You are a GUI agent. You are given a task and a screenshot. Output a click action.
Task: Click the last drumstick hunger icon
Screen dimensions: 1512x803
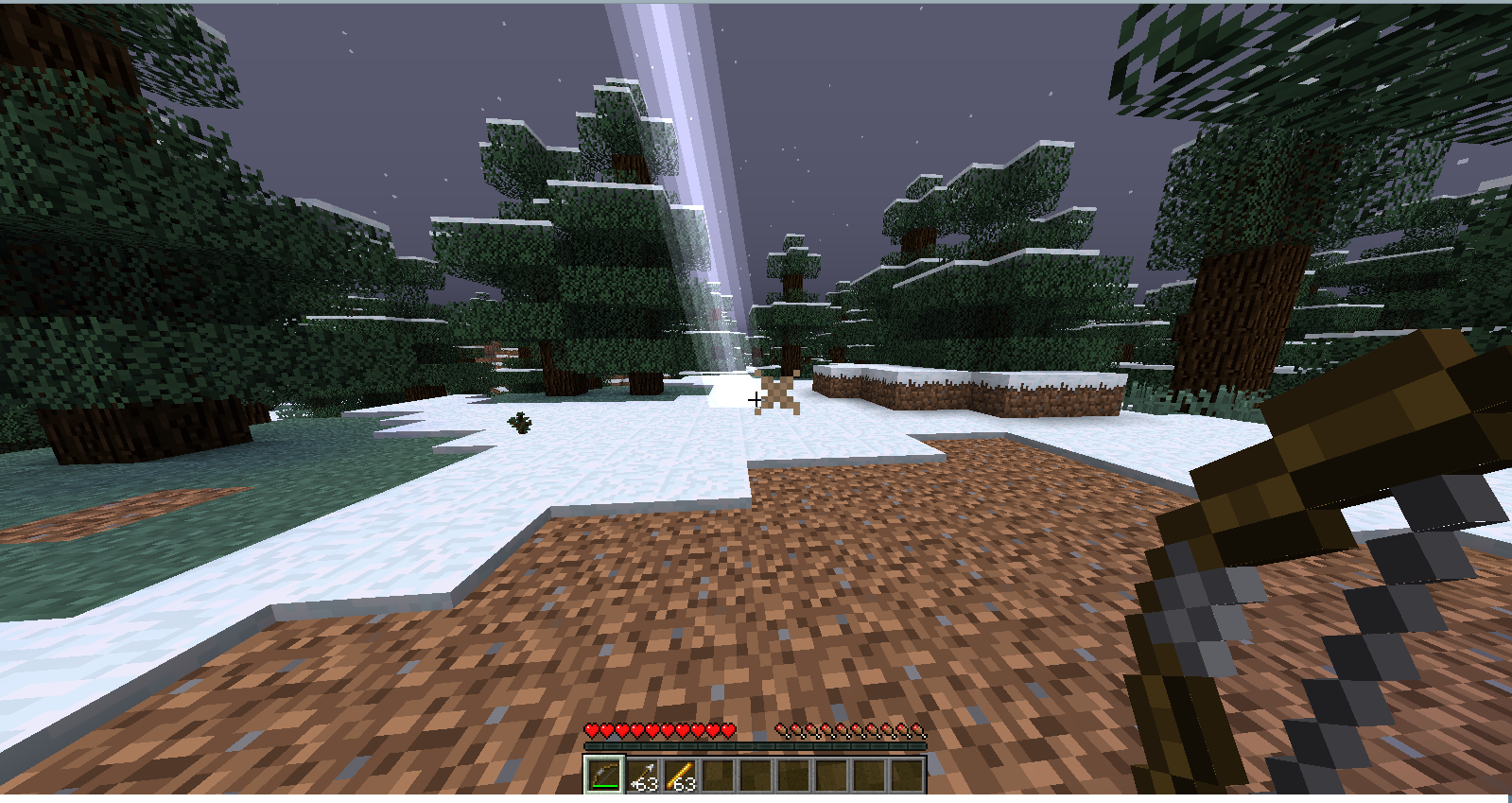(x=918, y=730)
